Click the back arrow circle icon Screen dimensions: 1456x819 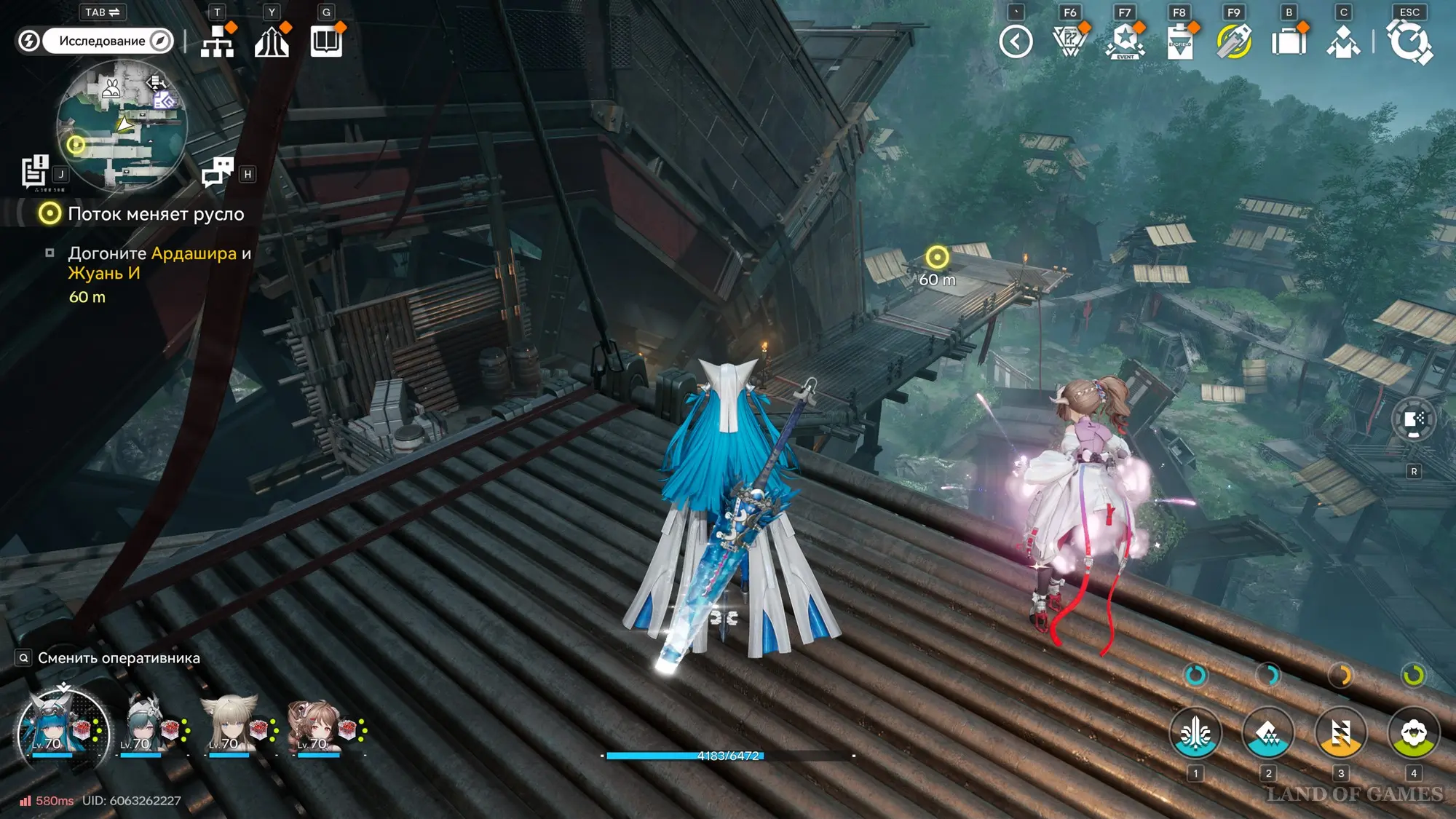point(1016,41)
